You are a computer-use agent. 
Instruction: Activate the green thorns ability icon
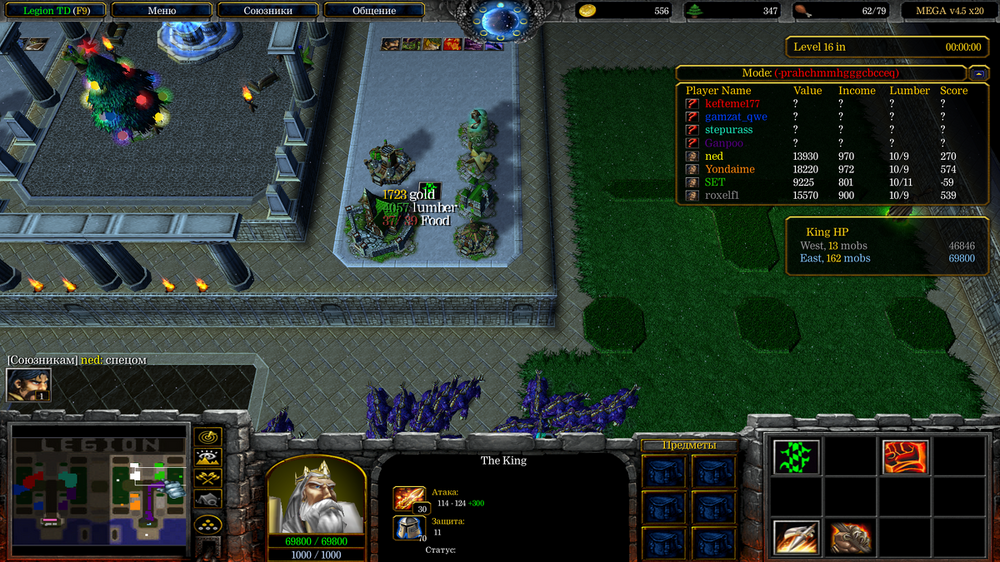[x=796, y=457]
